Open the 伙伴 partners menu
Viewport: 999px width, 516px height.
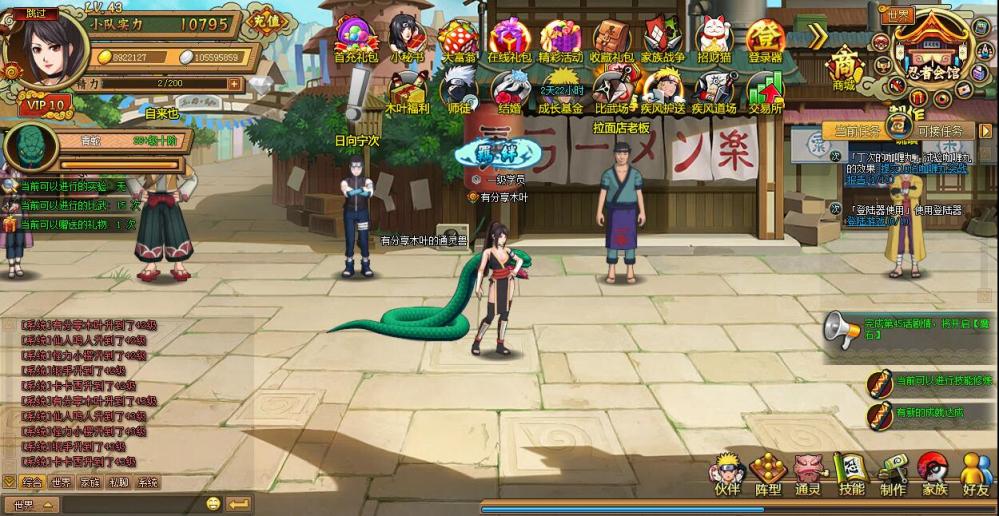point(727,472)
